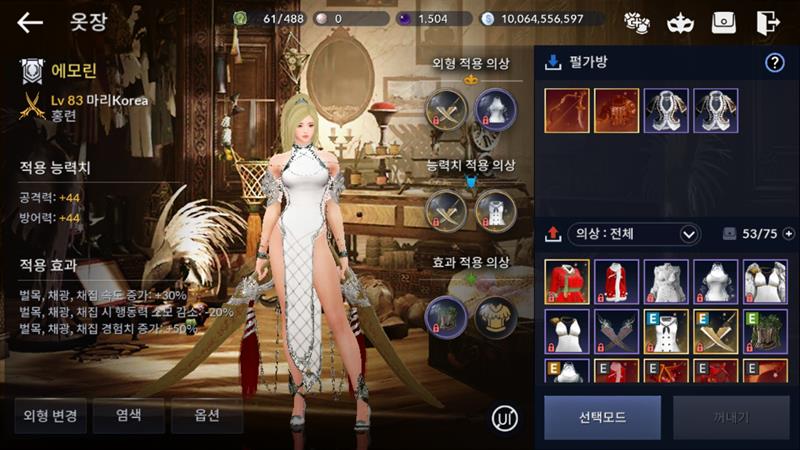The width and height of the screenshot is (800, 450).
Task: Select the green leafy armor costume
Action: pyautogui.click(x=764, y=331)
